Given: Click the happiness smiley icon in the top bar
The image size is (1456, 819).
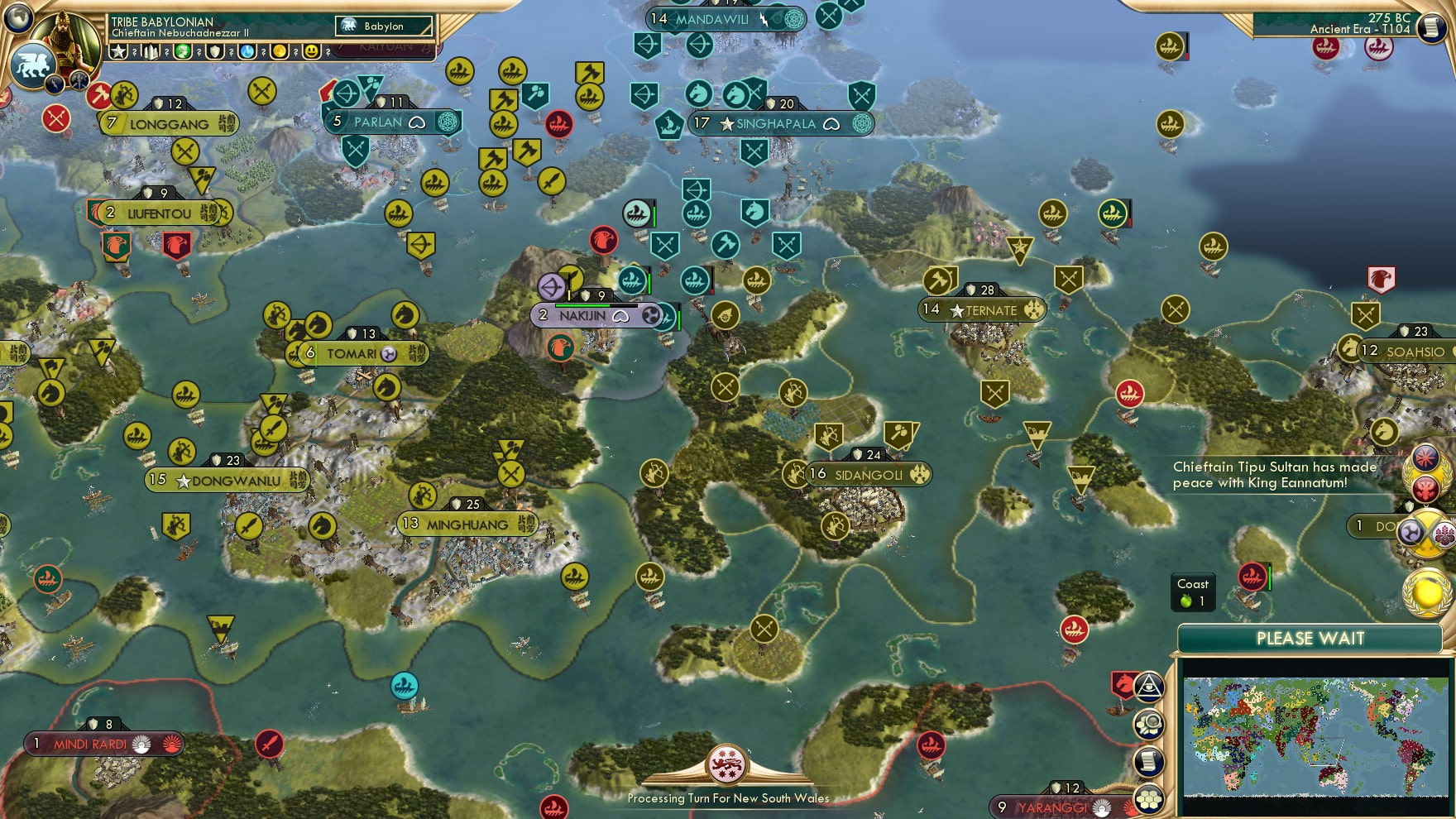Looking at the screenshot, I should (310, 51).
